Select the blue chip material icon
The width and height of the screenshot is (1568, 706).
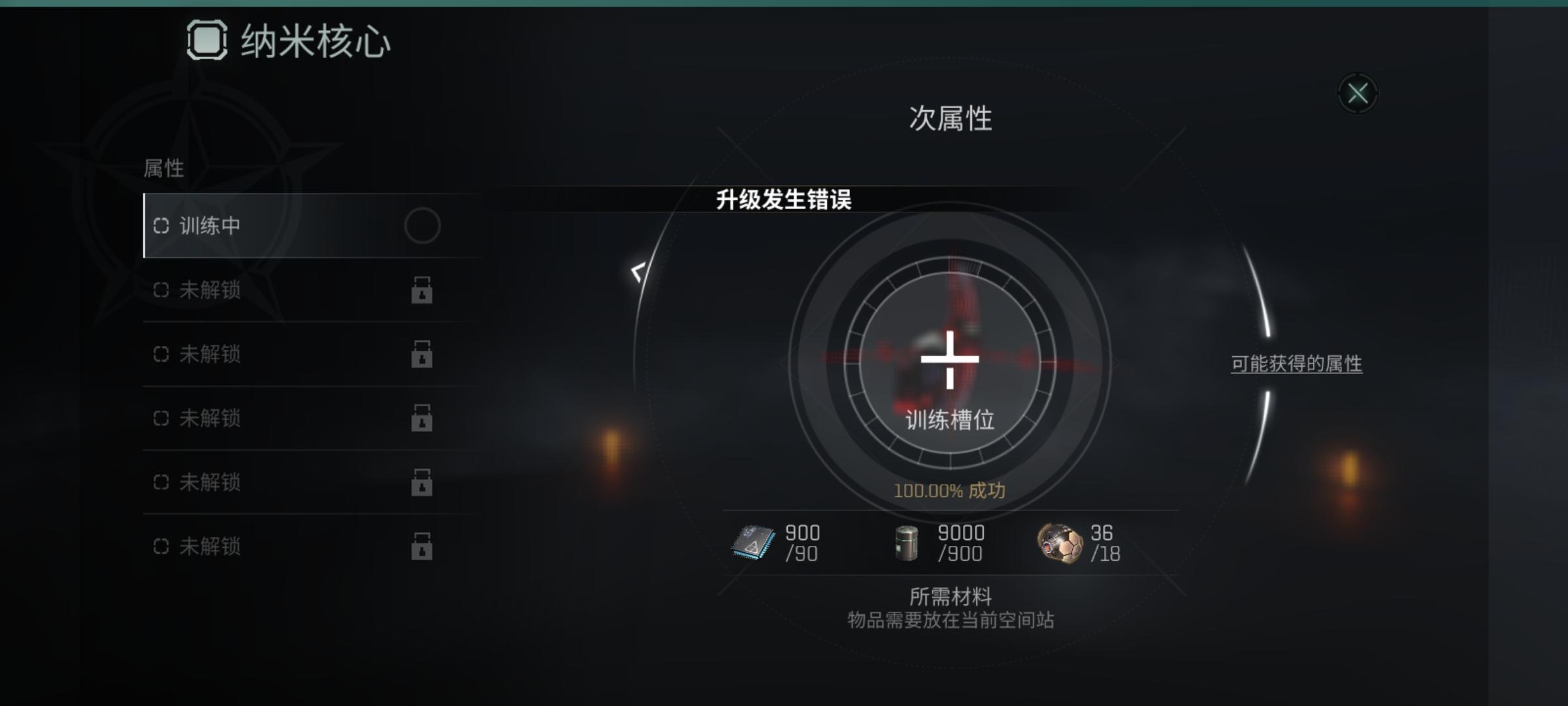click(753, 543)
